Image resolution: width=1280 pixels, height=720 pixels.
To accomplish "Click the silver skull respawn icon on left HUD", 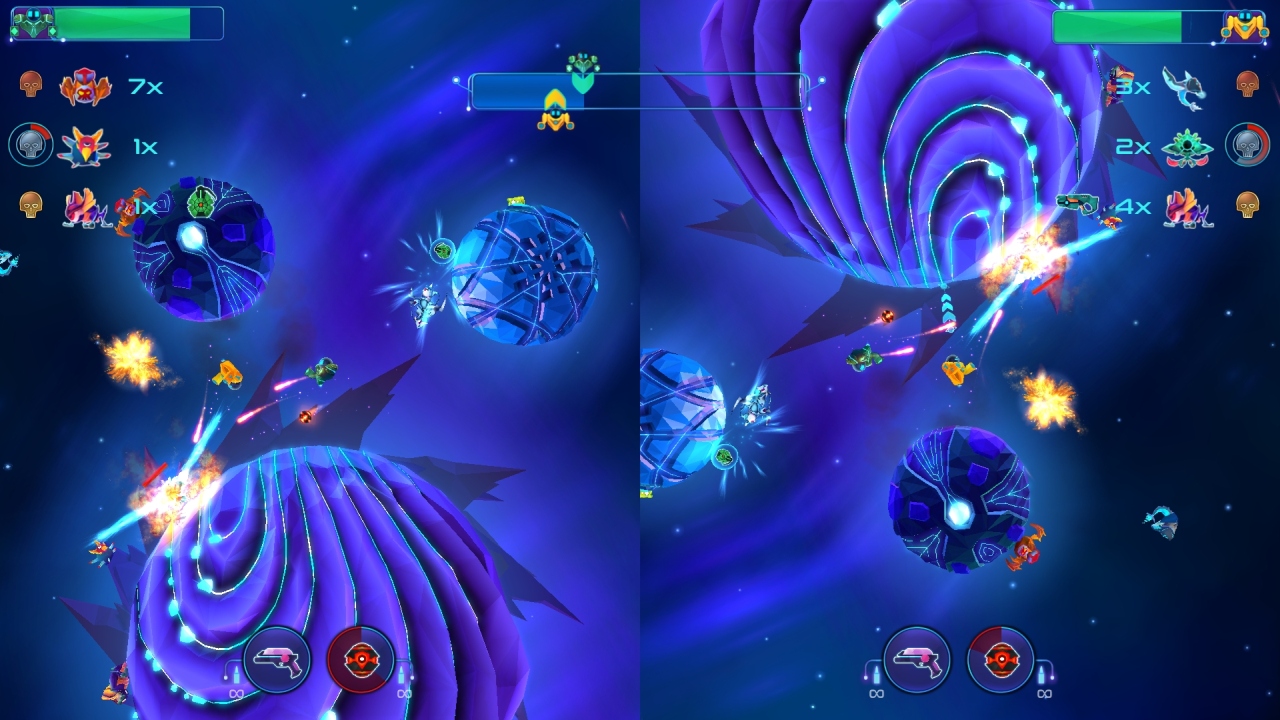I will pos(30,145).
